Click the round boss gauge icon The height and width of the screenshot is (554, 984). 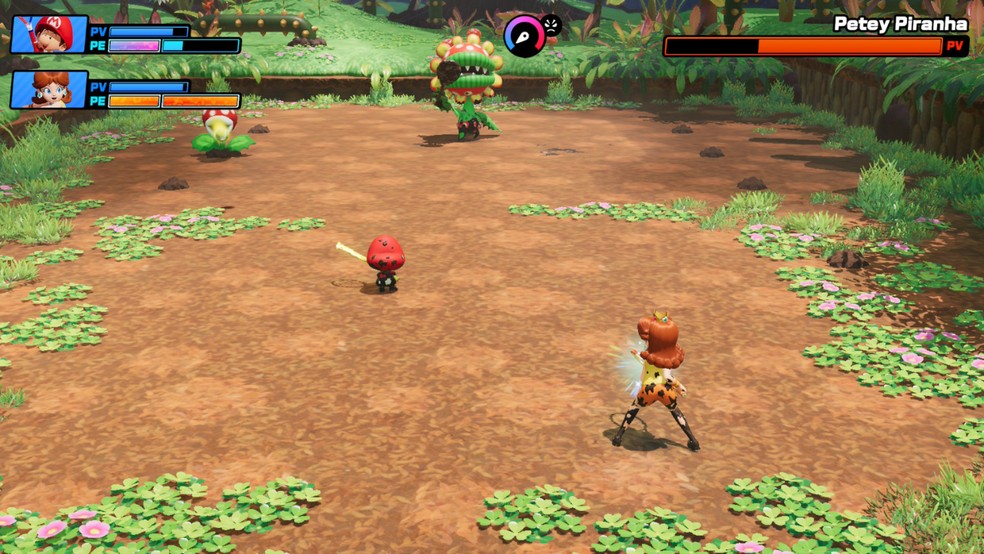tap(525, 36)
